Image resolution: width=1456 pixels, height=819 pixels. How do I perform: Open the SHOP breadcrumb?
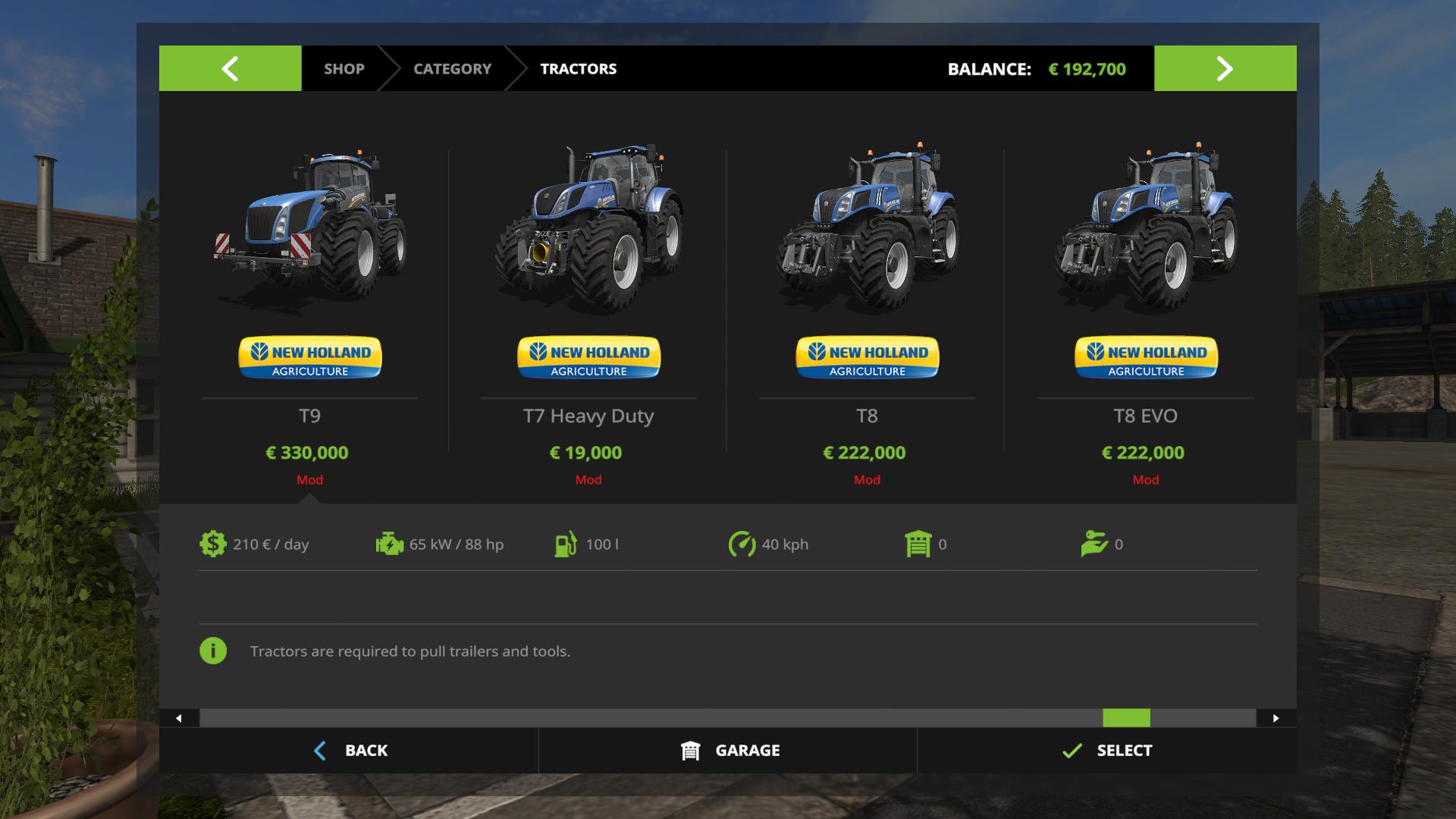coord(344,69)
